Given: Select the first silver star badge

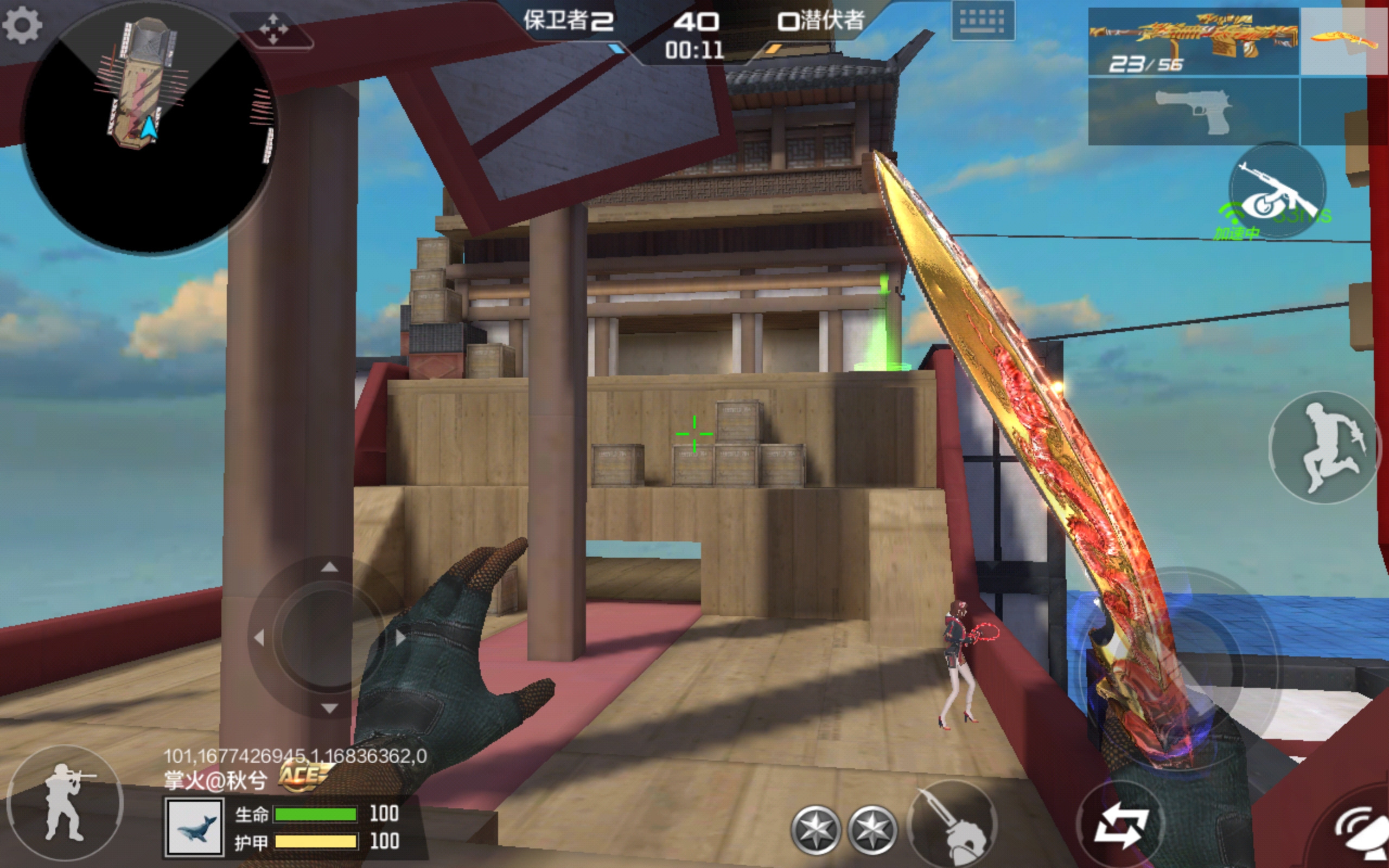Looking at the screenshot, I should [x=815, y=829].
